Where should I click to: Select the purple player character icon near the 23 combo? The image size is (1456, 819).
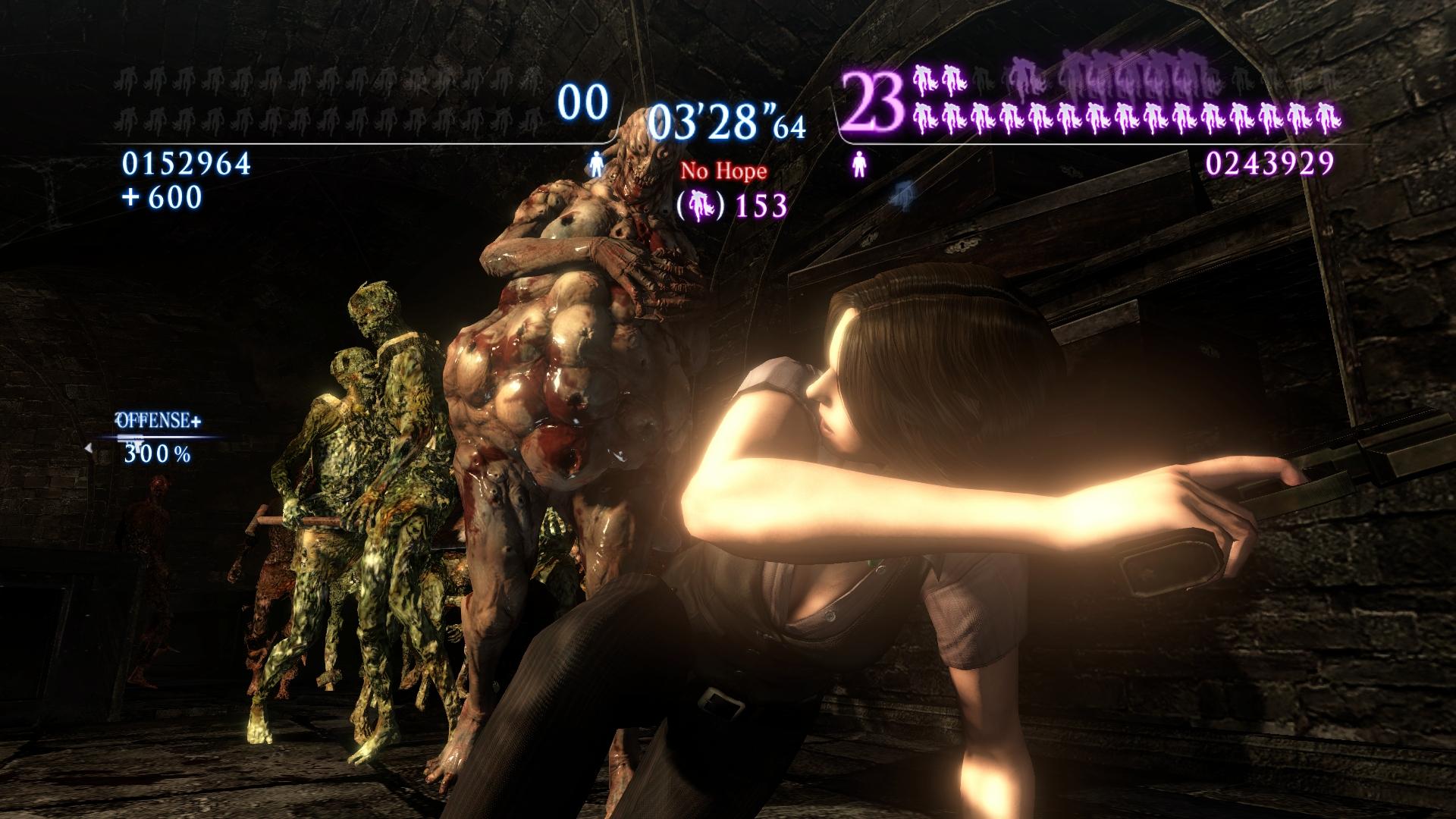pyautogui.click(x=859, y=165)
